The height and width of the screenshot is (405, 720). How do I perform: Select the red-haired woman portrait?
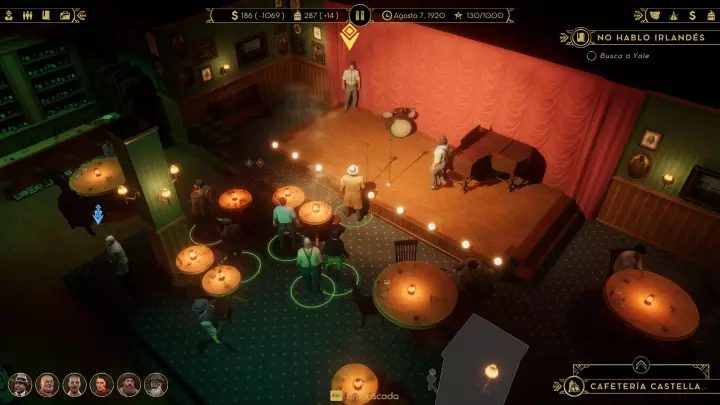click(101, 384)
